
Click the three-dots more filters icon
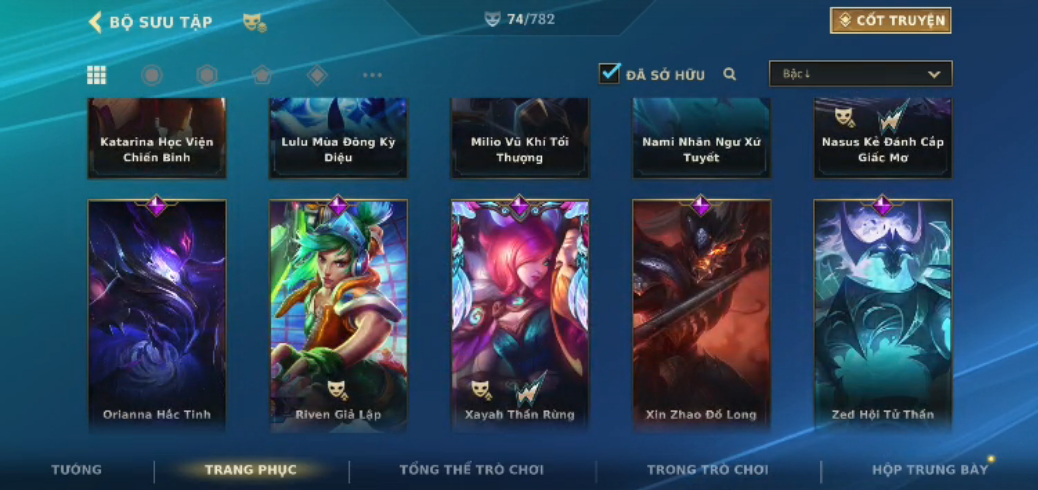point(372,75)
